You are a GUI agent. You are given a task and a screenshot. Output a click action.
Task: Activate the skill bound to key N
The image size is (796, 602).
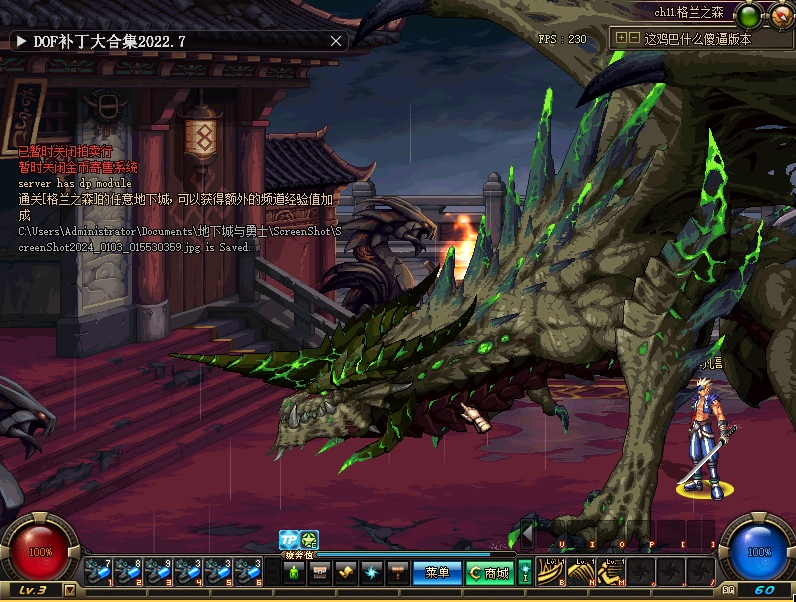pyautogui.click(x=580, y=571)
